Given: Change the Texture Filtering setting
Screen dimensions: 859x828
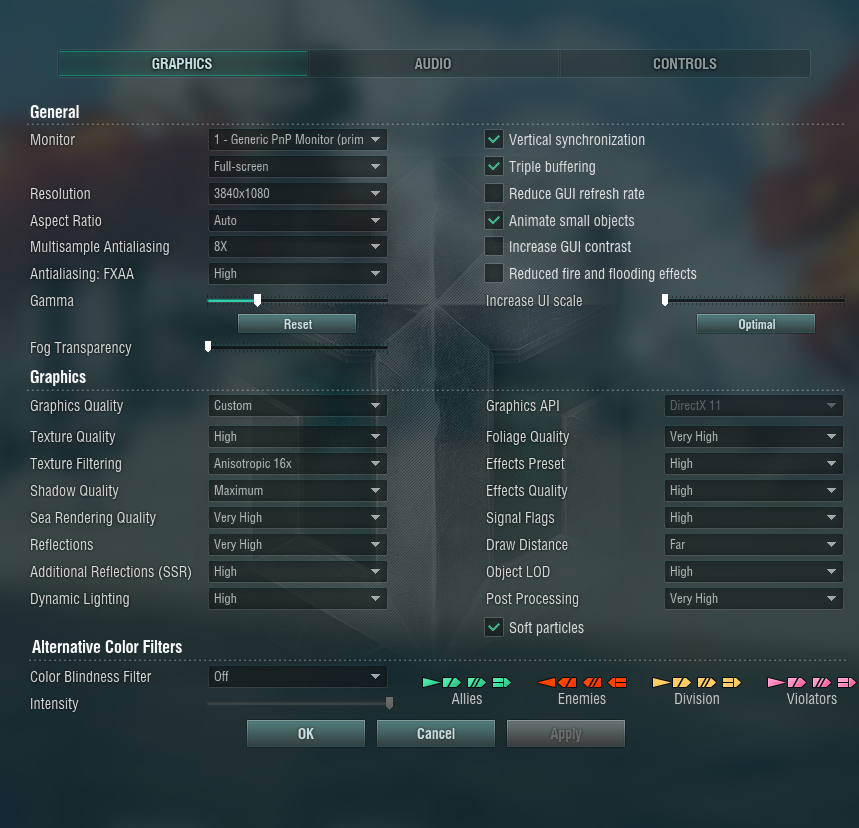Looking at the screenshot, I should 297,464.
